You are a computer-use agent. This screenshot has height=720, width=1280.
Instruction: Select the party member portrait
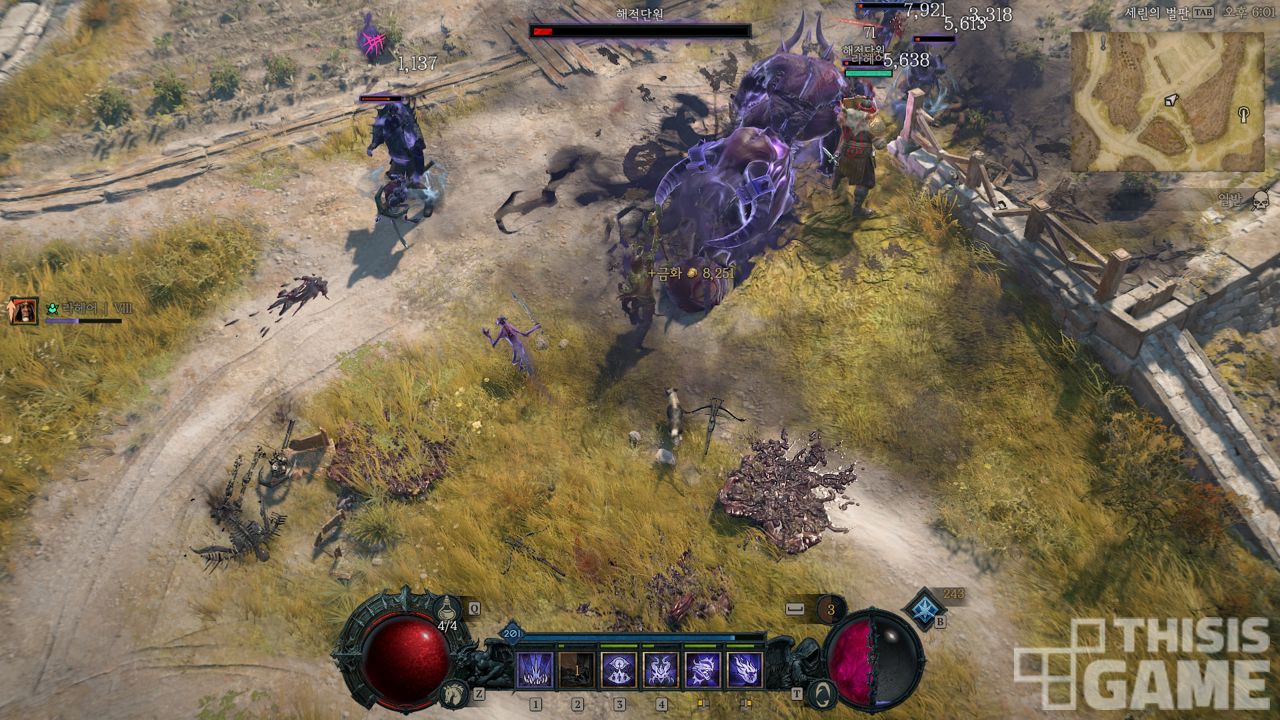[x=22, y=311]
